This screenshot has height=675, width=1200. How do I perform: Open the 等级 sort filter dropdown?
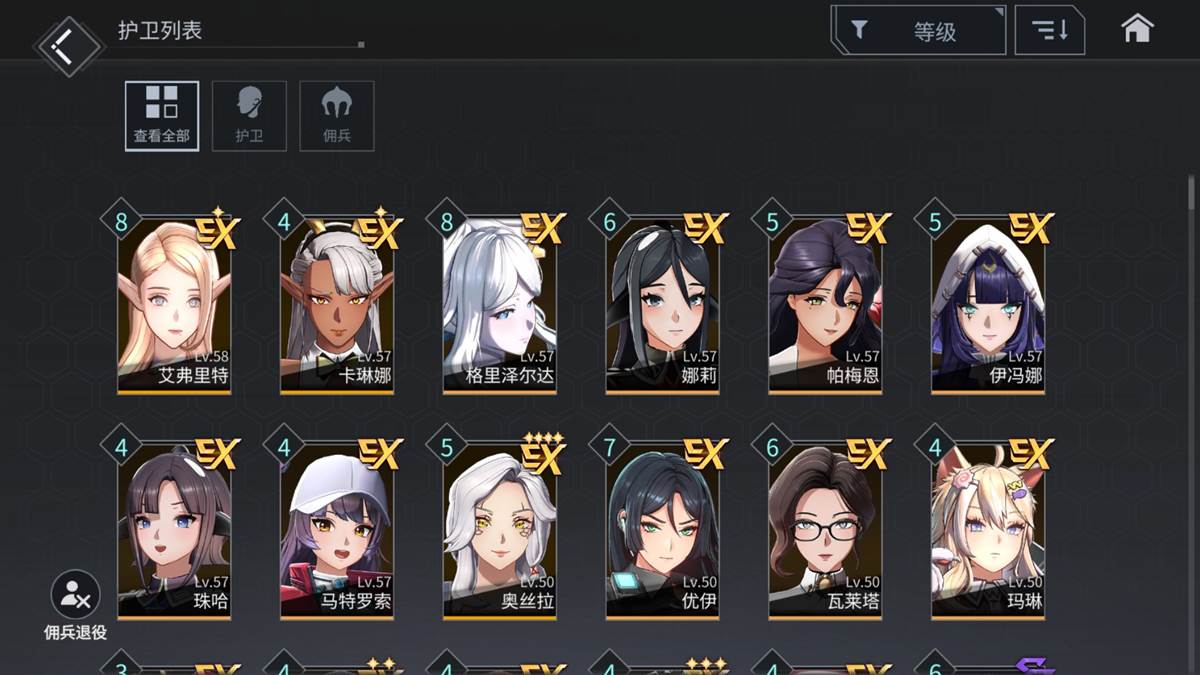point(918,31)
